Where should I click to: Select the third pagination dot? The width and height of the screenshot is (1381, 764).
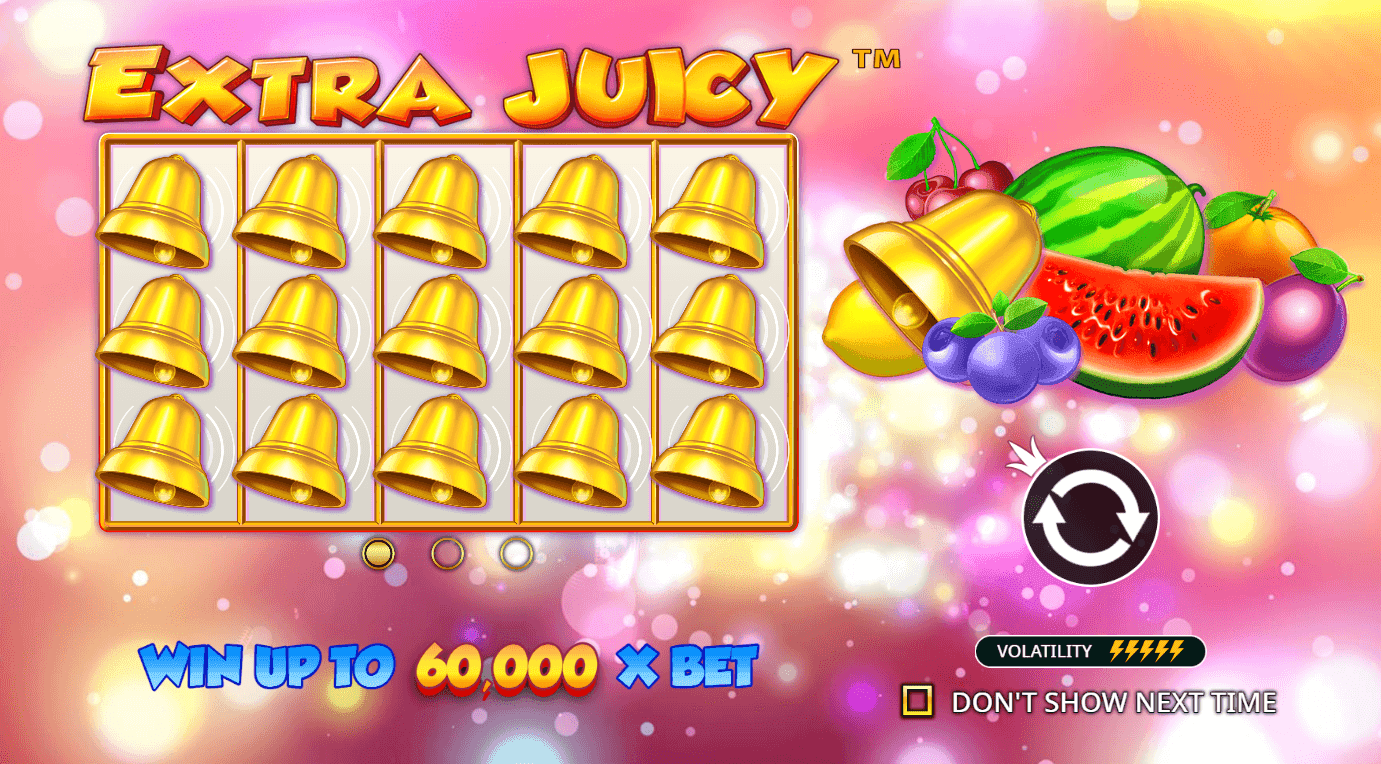pos(518,554)
